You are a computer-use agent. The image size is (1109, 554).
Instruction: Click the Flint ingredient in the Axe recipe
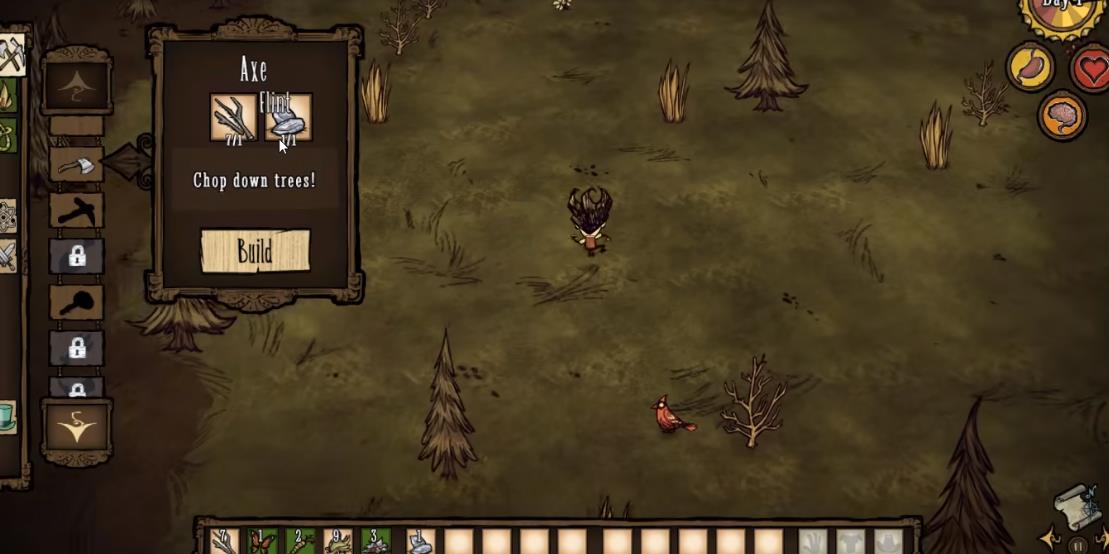[x=288, y=118]
